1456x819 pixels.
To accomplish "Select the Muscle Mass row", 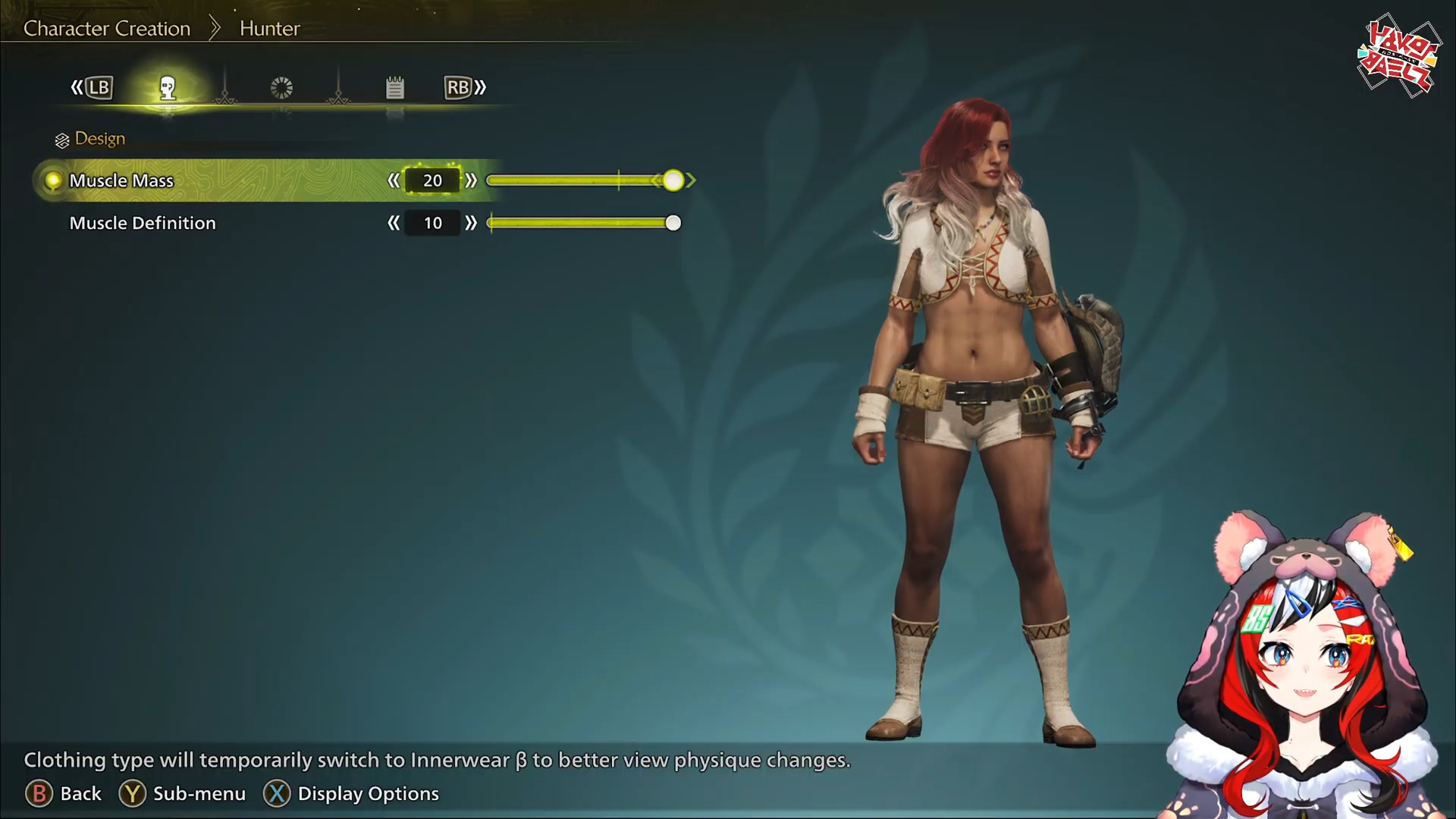I will pyautogui.click(x=121, y=180).
